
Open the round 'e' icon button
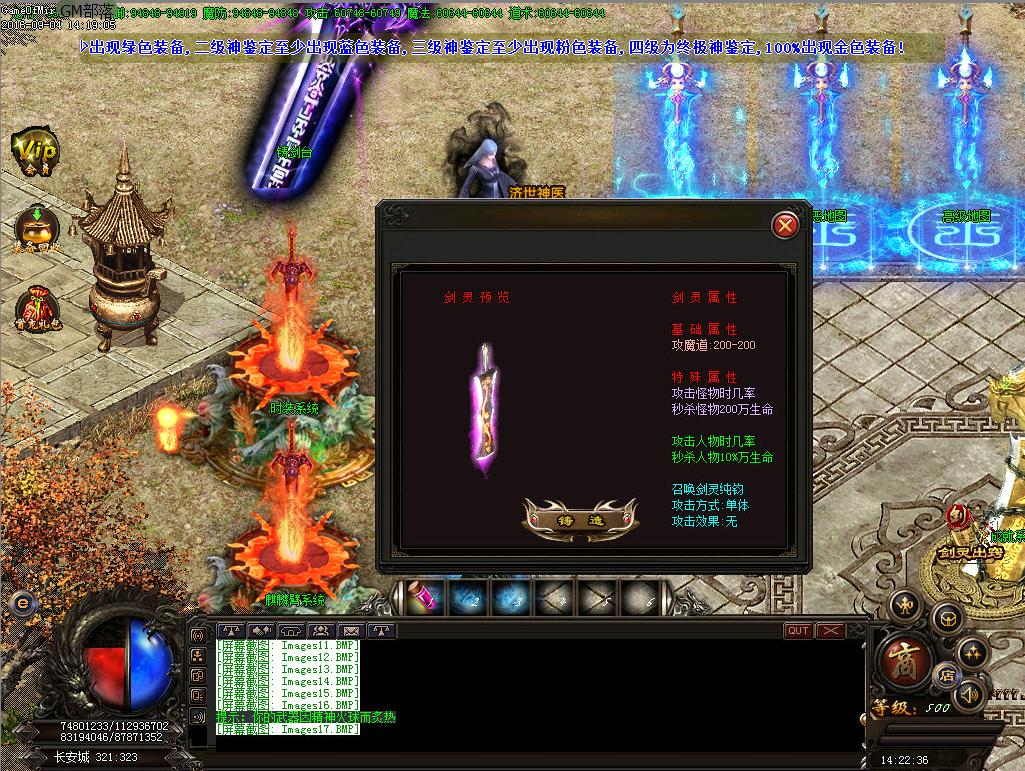20,603
